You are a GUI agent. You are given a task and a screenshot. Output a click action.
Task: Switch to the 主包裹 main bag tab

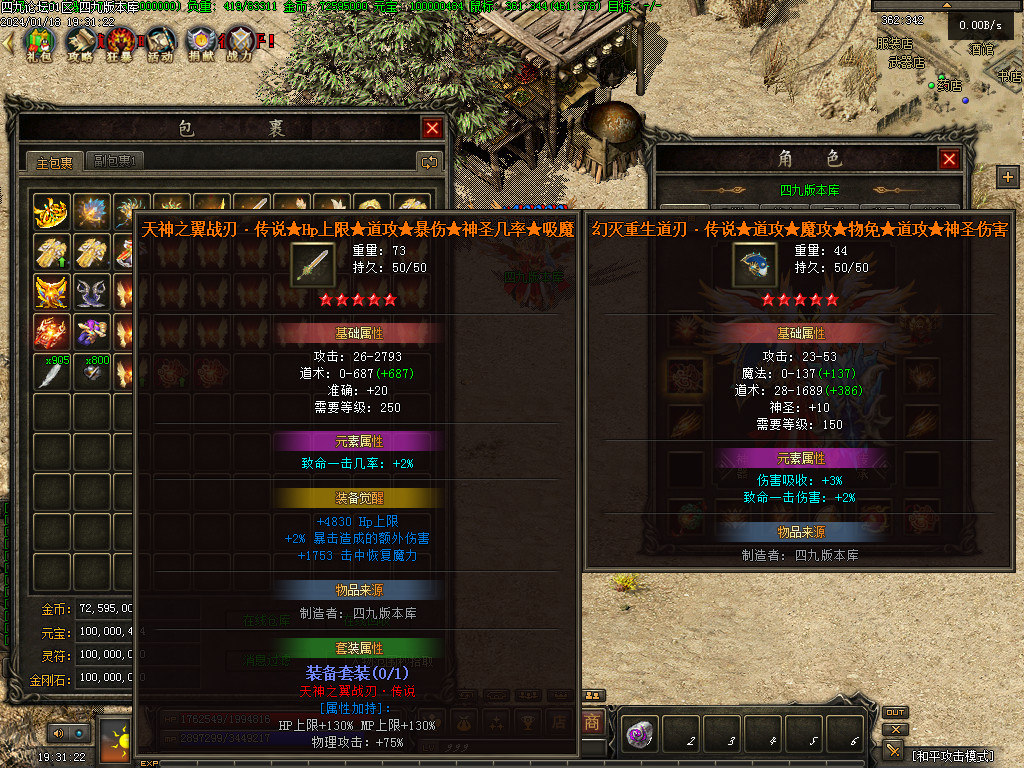(x=55, y=161)
